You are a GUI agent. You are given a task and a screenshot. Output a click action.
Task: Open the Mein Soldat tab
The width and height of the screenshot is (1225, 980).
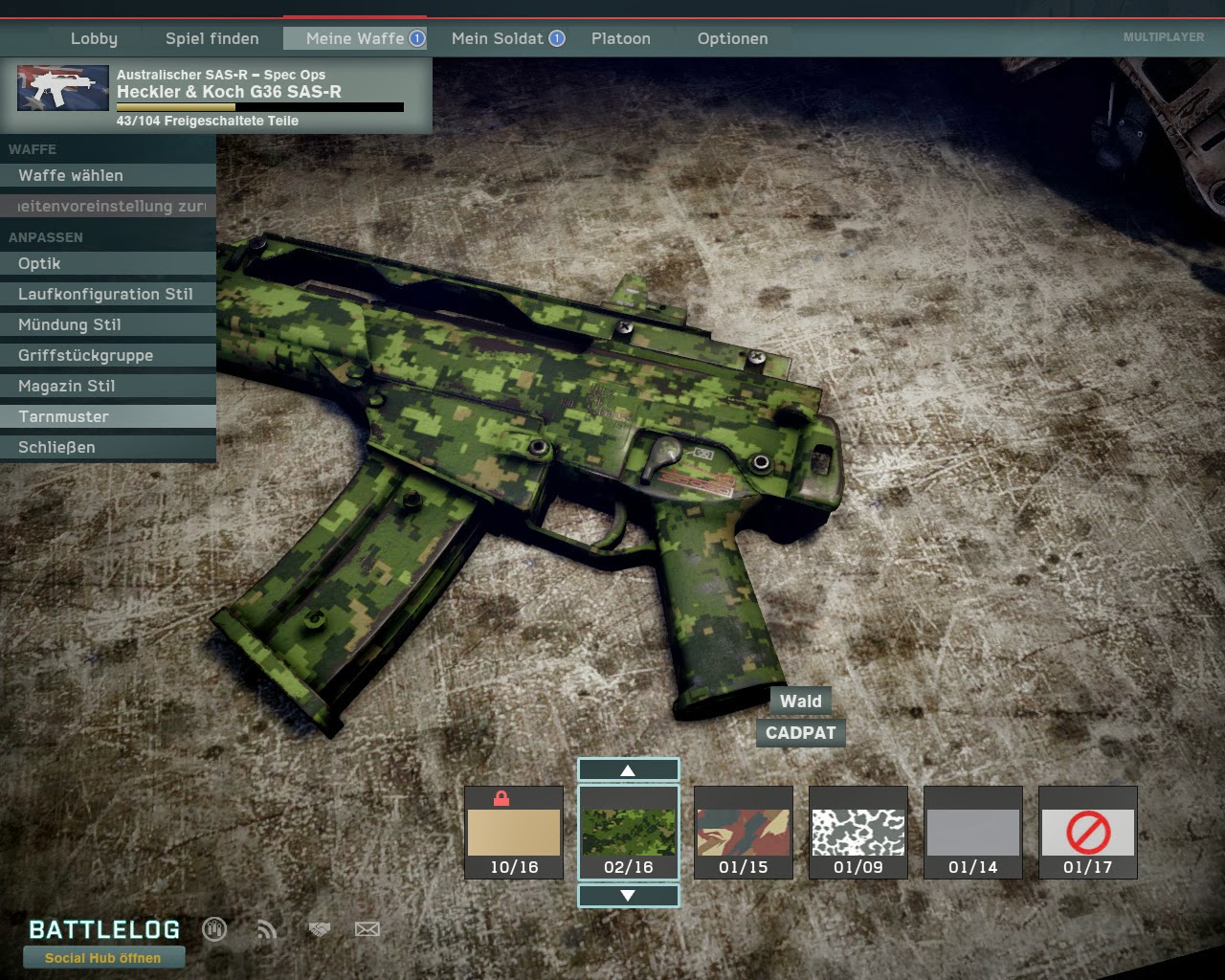click(498, 38)
